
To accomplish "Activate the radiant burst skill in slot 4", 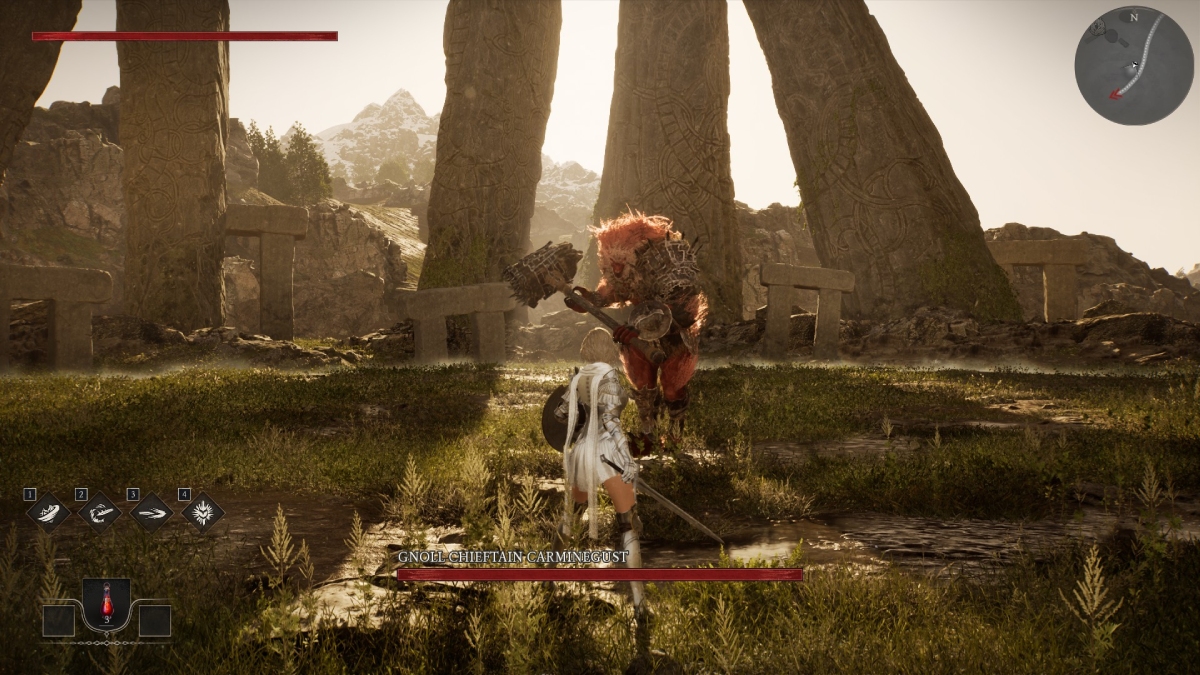I will pos(203,512).
